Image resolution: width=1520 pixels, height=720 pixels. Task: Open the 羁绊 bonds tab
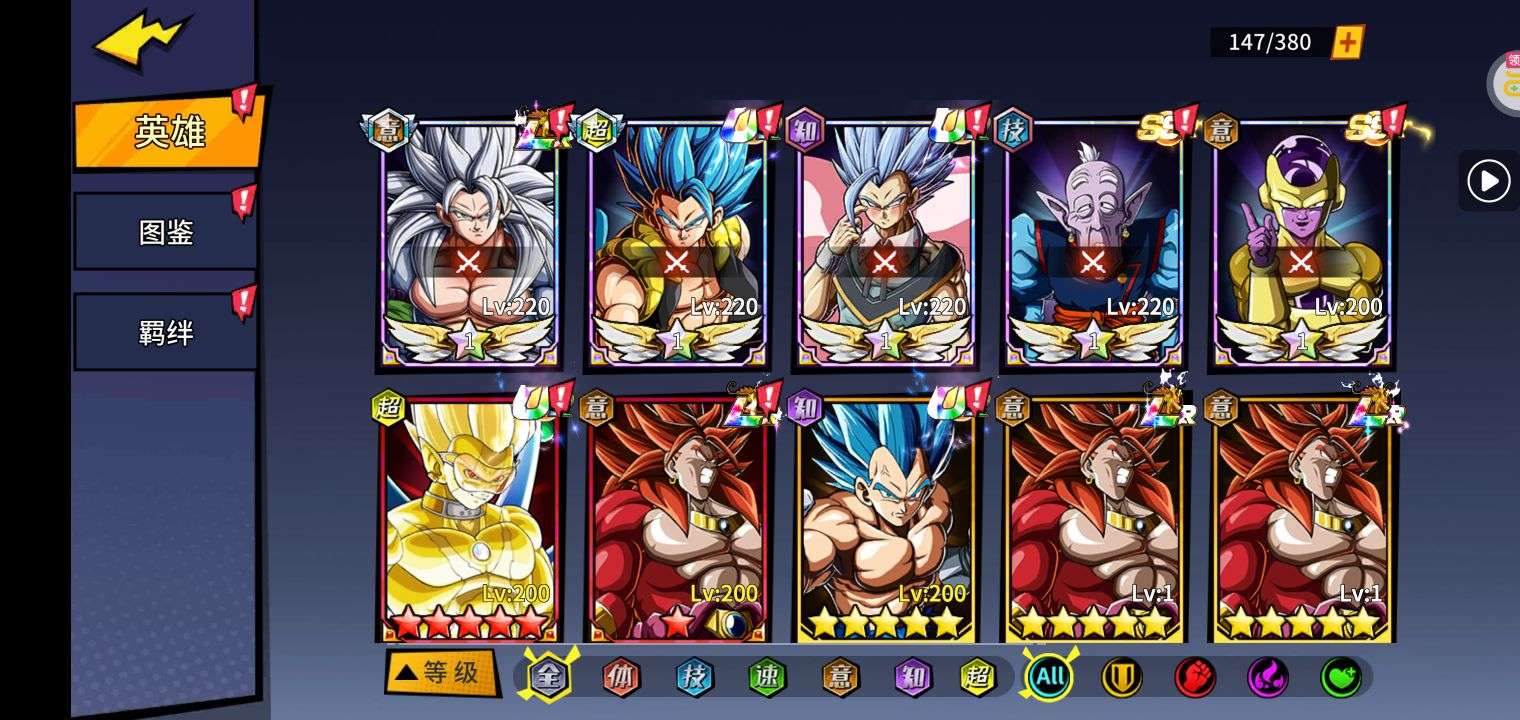coord(165,332)
